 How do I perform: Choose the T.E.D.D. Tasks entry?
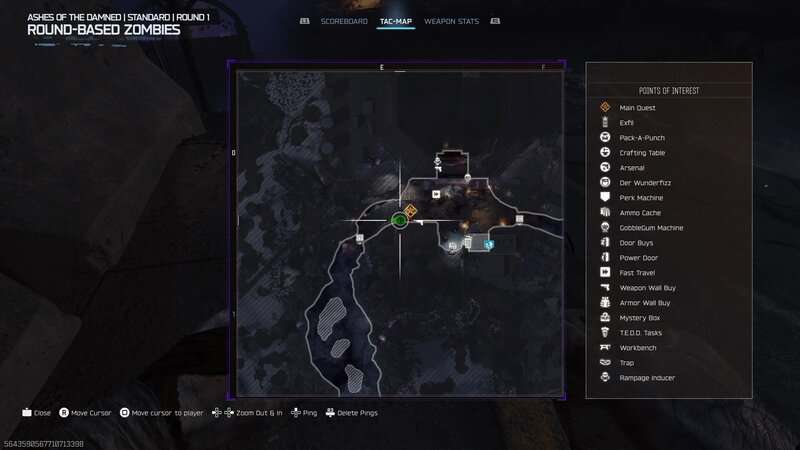point(641,333)
